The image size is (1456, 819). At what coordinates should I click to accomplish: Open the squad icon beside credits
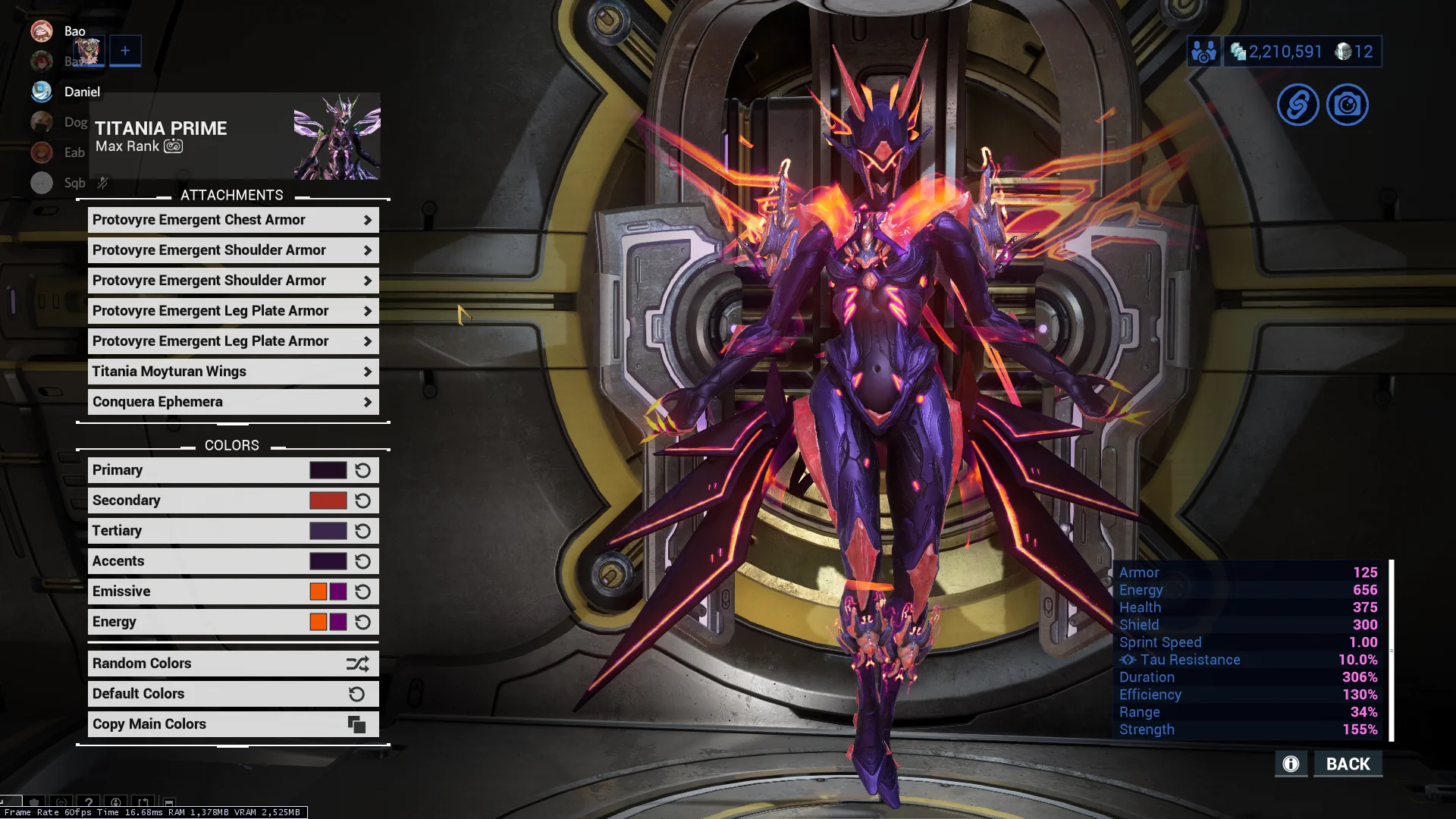click(x=1203, y=52)
